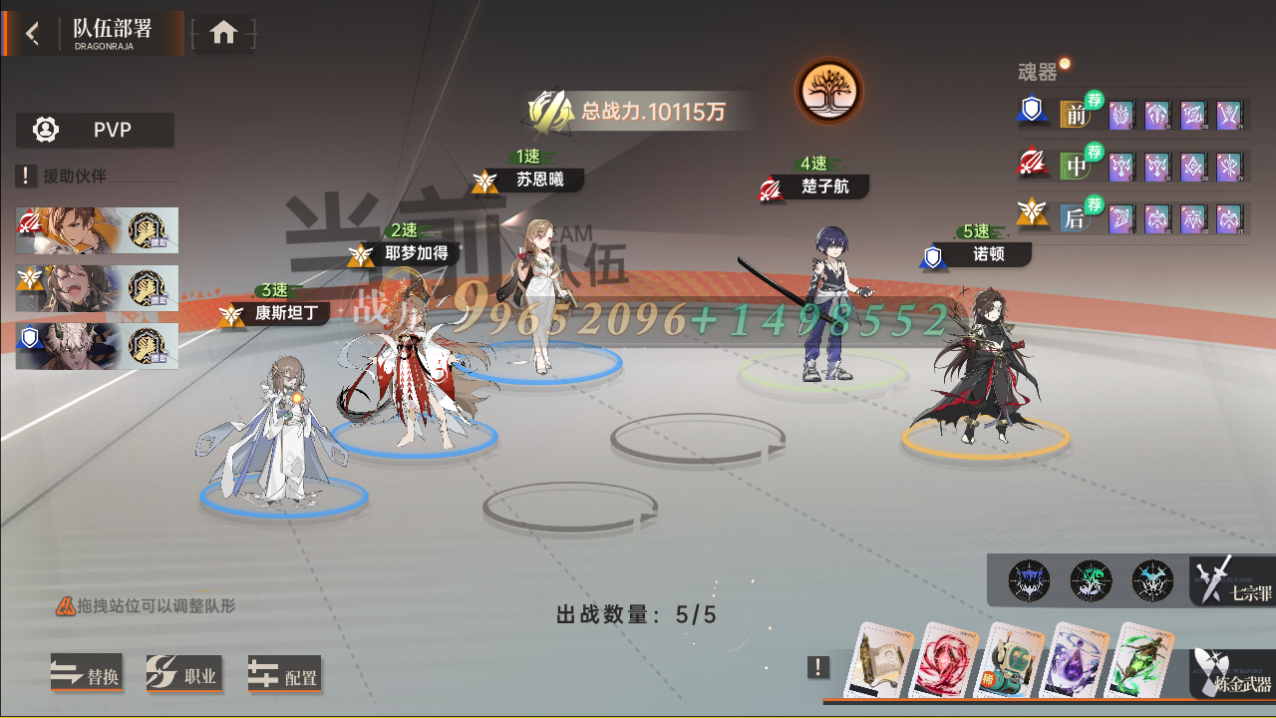This screenshot has height=718, width=1276.
Task: Select the green lamp card
Action: [1142, 661]
